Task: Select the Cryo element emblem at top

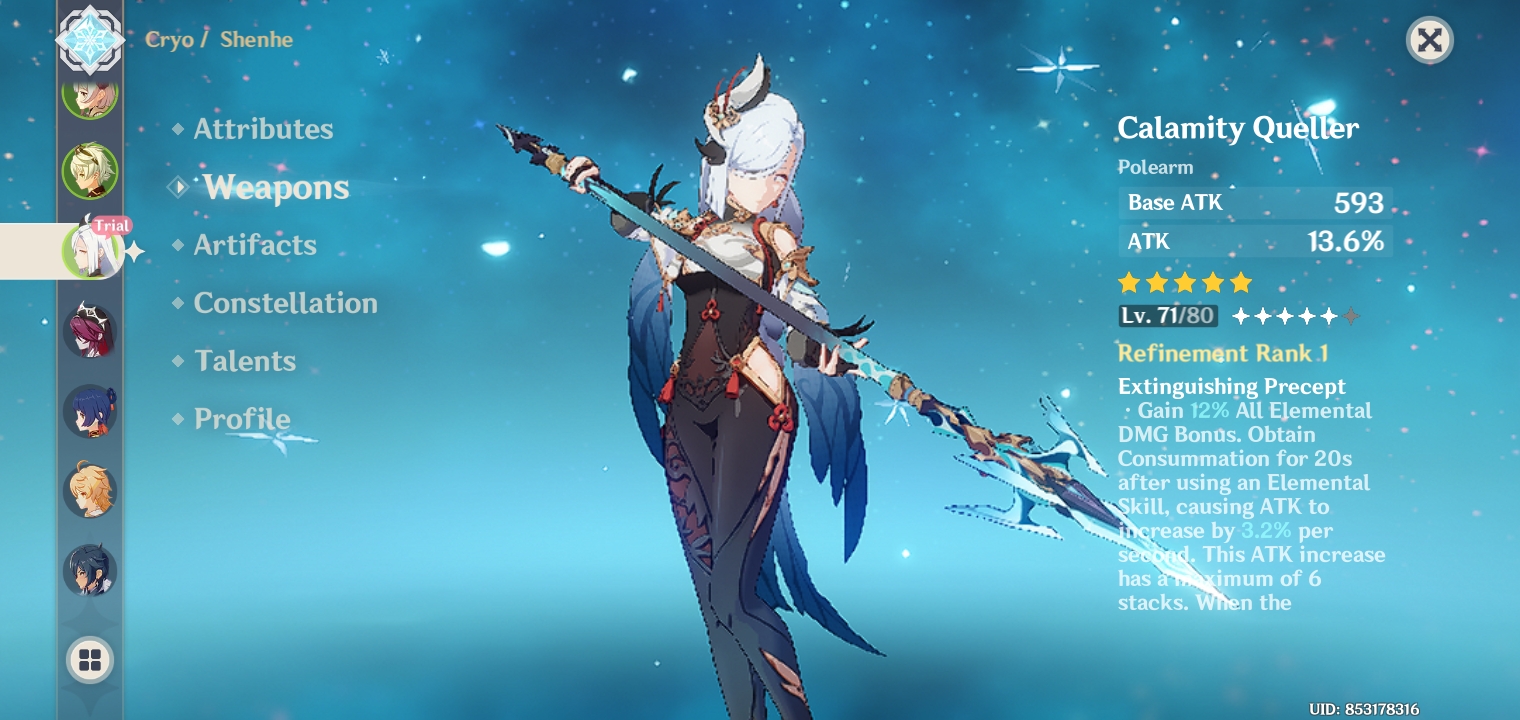Action: tap(91, 41)
